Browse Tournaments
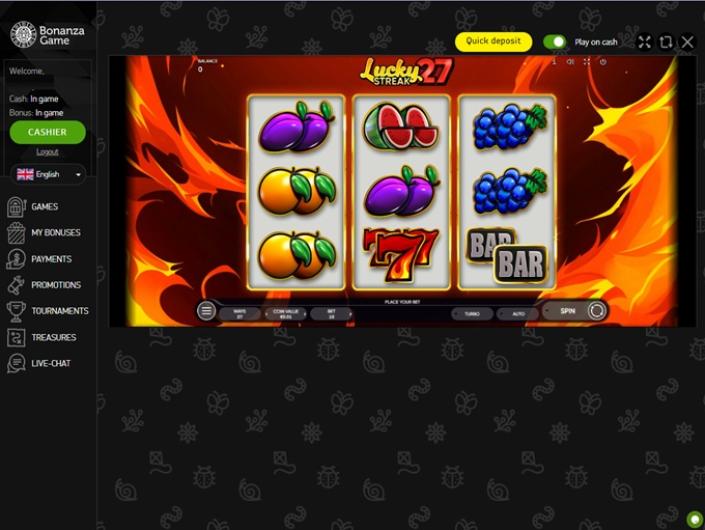The width and height of the screenshot is (705, 530). [x=59, y=311]
